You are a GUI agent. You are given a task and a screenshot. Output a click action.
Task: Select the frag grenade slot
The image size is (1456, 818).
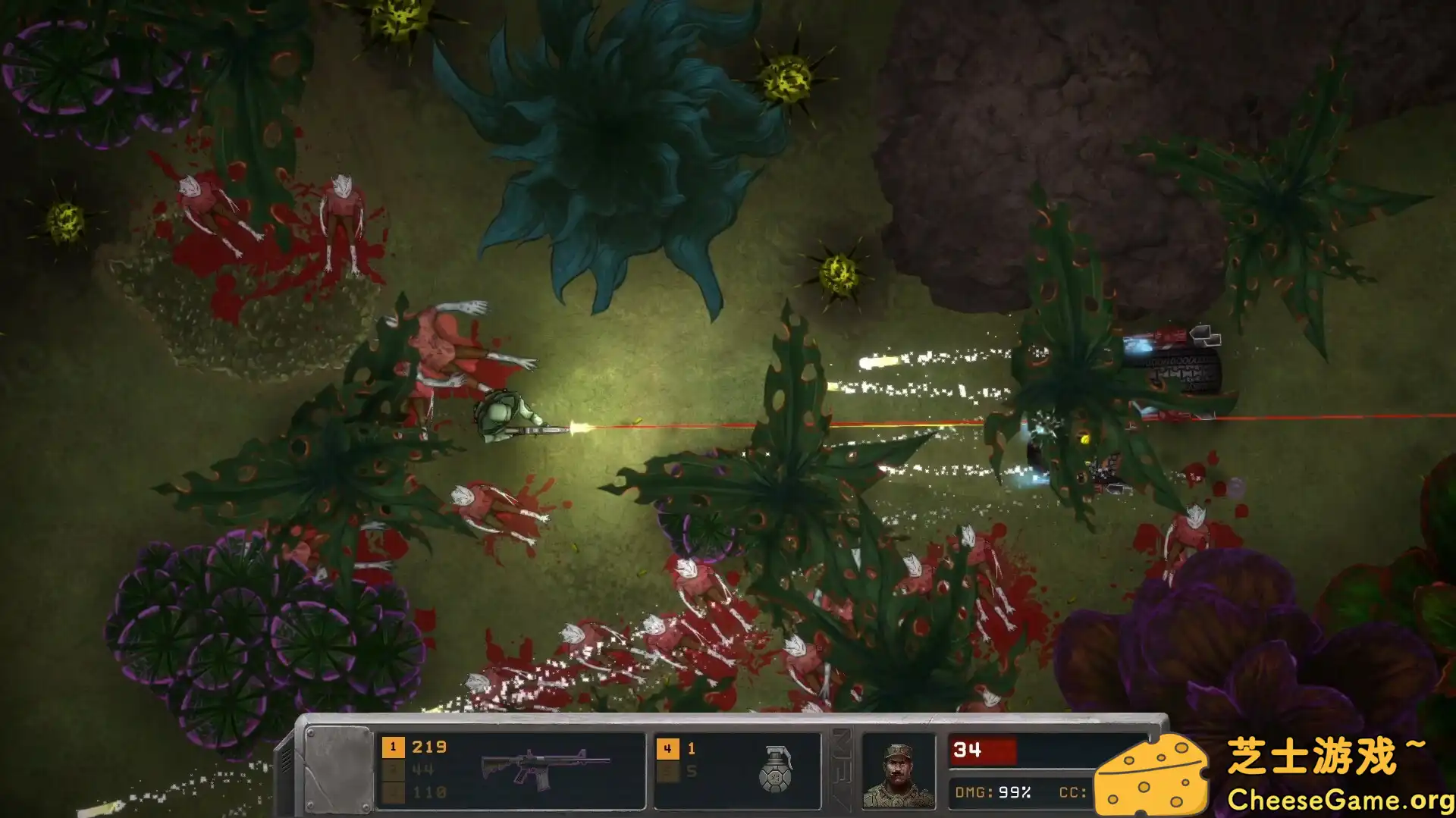(776, 769)
